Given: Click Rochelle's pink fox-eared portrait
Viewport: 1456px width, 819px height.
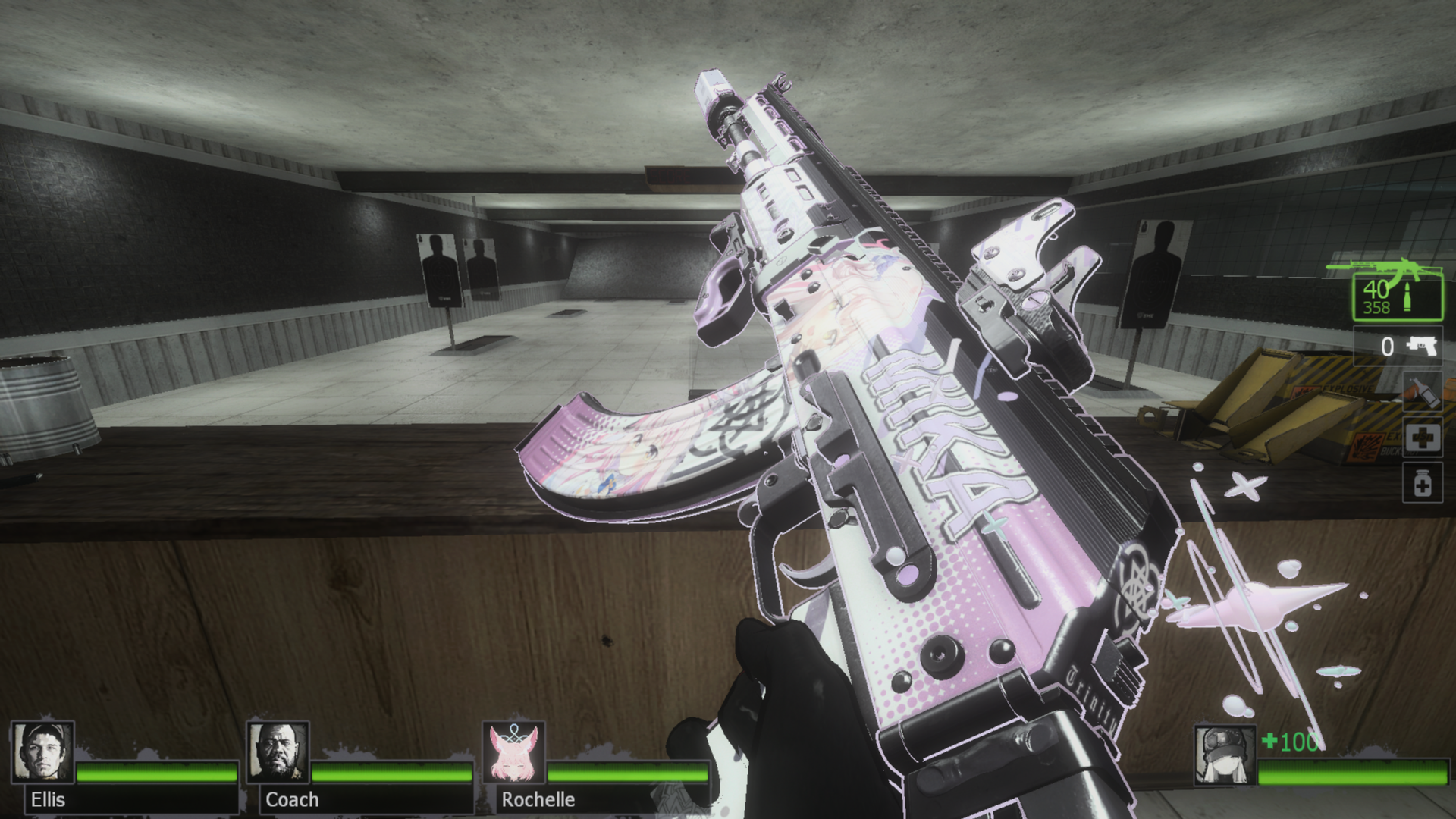Looking at the screenshot, I should click(514, 752).
